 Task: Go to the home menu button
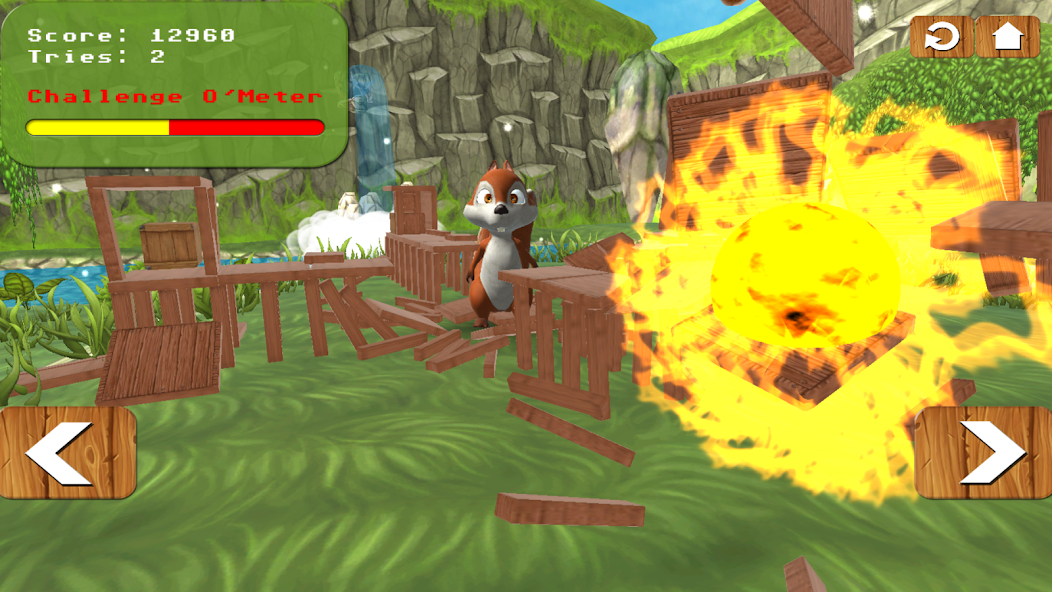(1008, 37)
